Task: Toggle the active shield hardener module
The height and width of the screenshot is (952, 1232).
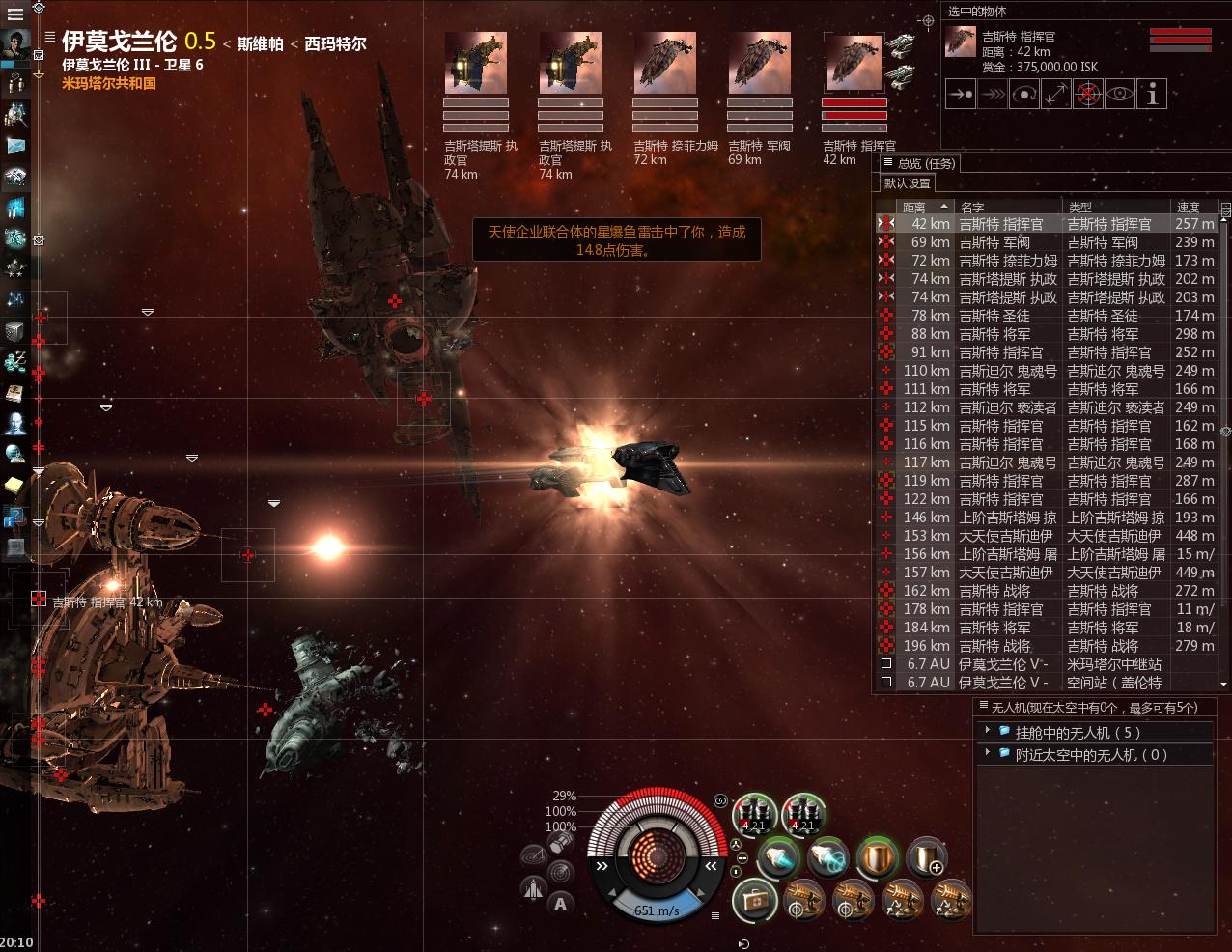Action: [878, 857]
